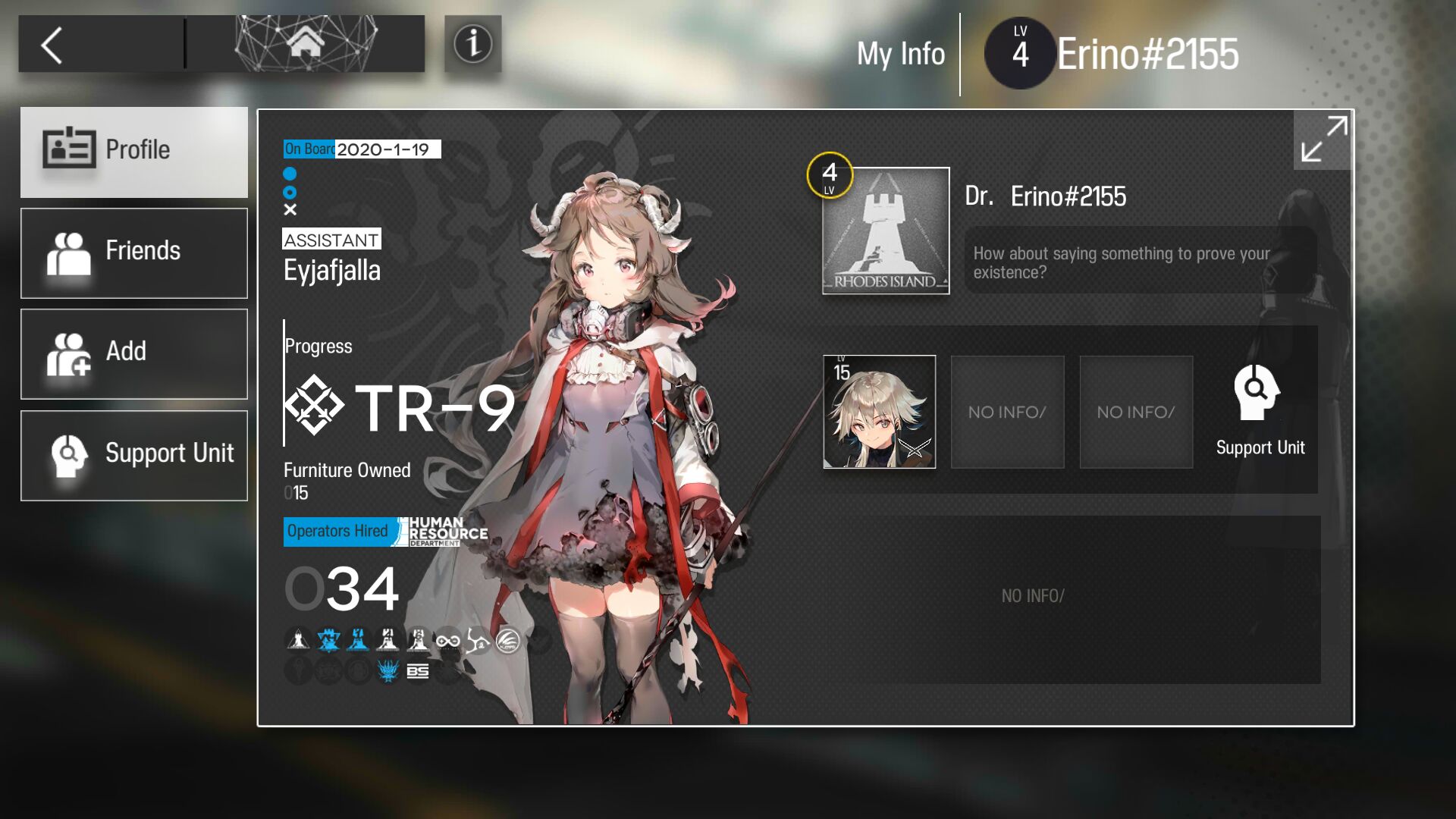Change the Rhodes Island avatar picture
This screenshot has height=819, width=1456.
886,231
